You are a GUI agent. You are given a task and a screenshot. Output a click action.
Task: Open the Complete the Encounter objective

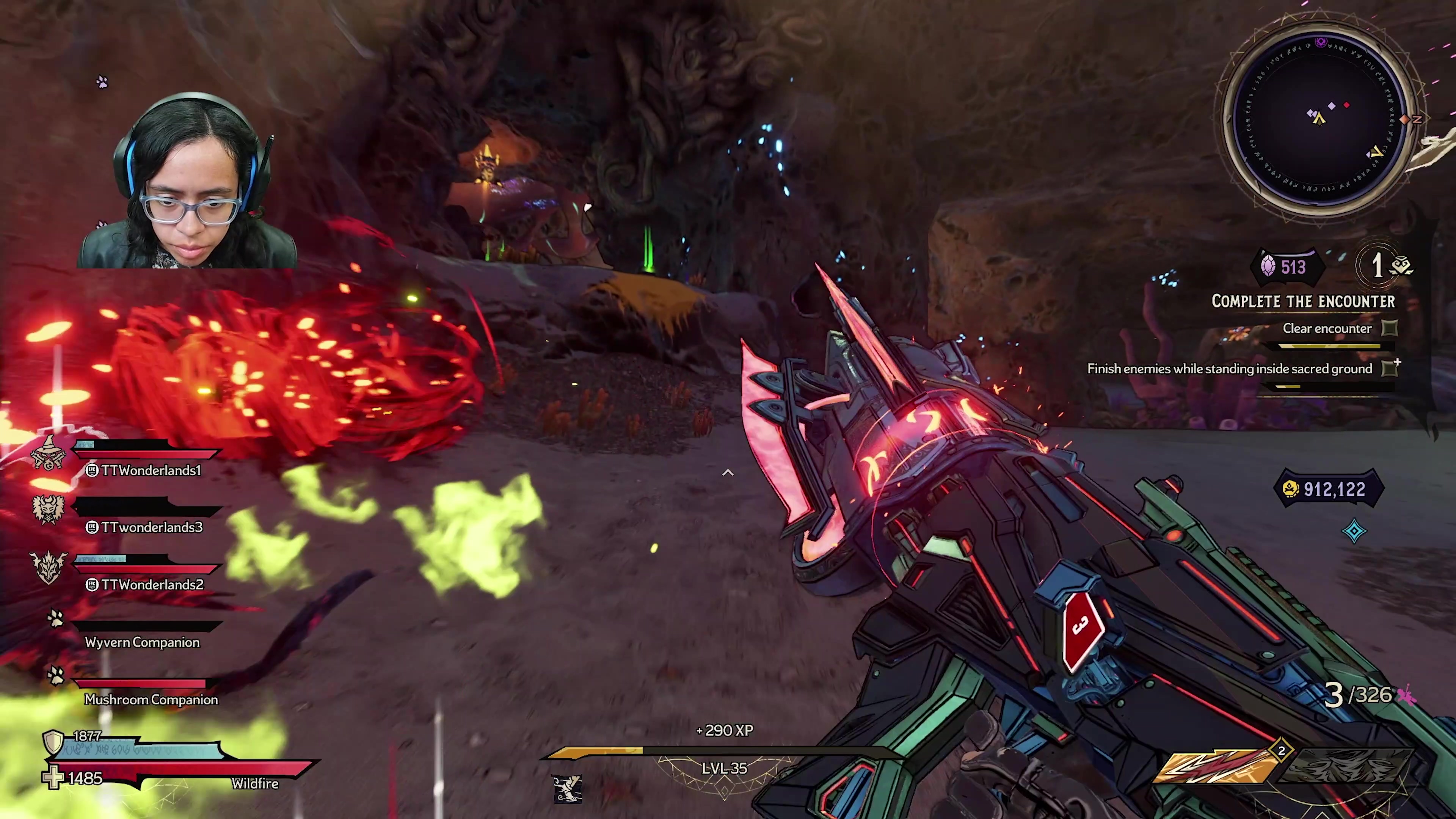(1303, 302)
